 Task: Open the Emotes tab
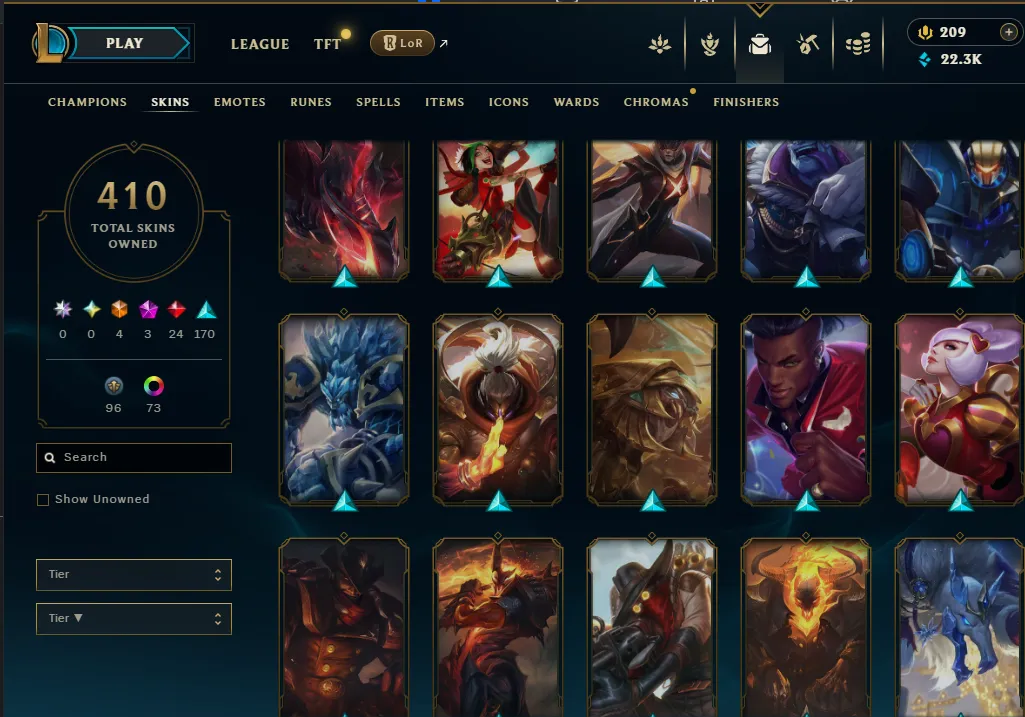[x=239, y=102]
